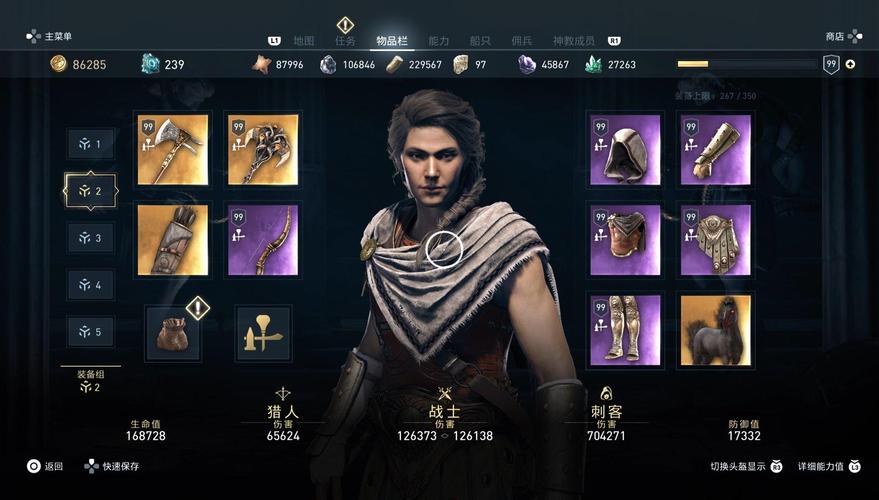The image size is (879, 500).
Task: Choose equipment loadout 3
Action: point(91,238)
